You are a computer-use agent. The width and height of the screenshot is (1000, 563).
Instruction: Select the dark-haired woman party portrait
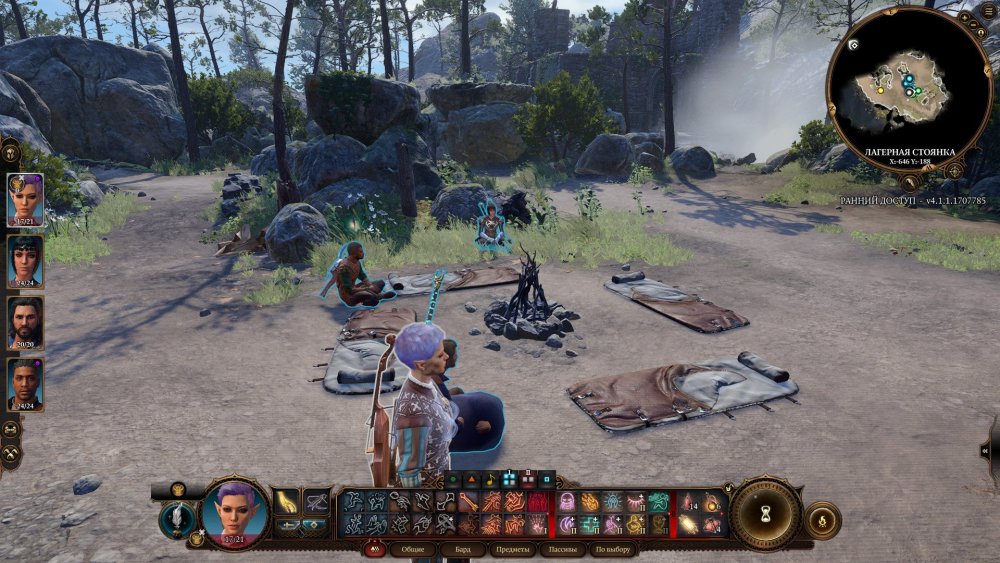click(26, 260)
